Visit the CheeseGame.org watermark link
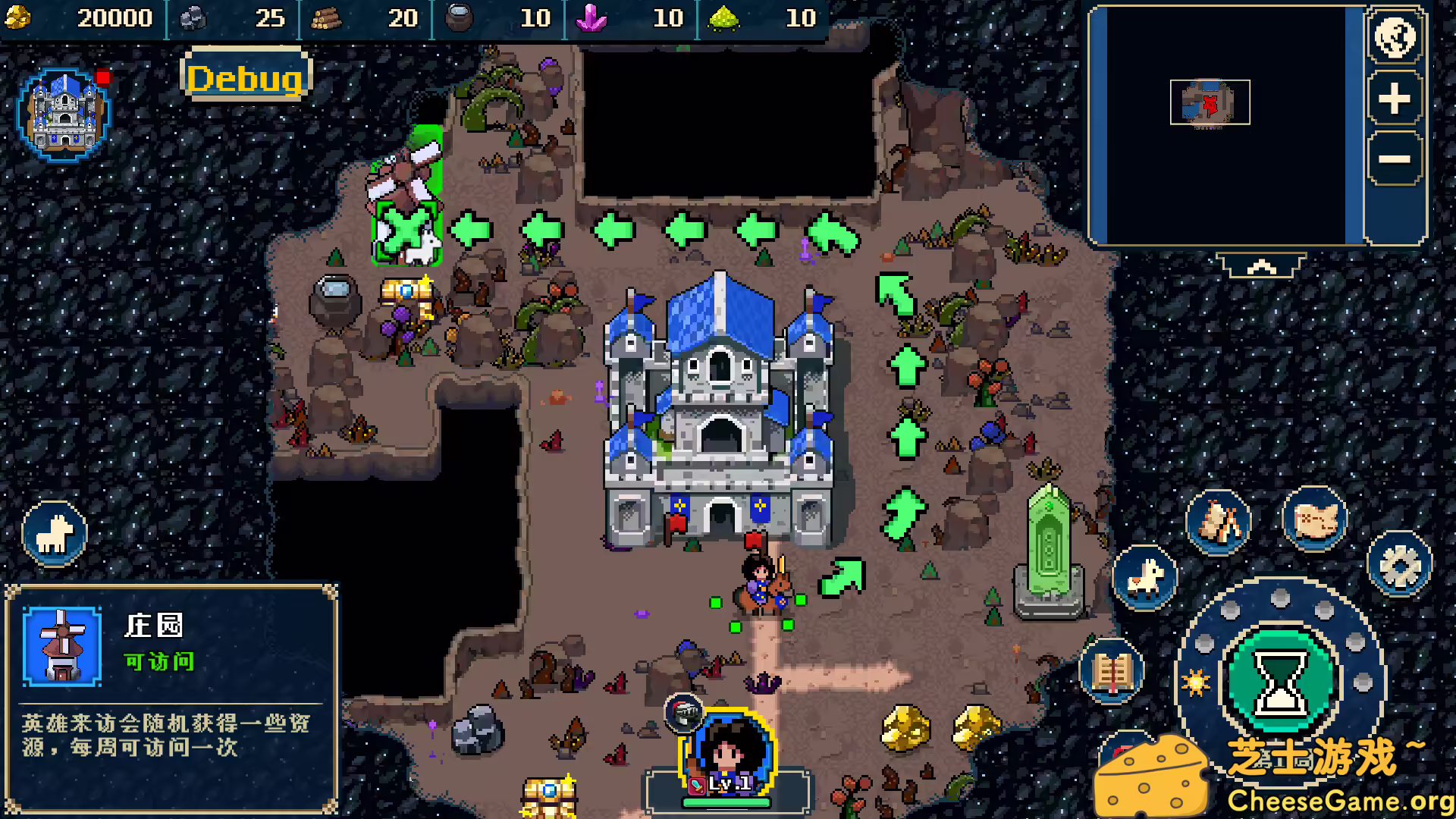The image size is (1456, 819). (x=1339, y=800)
